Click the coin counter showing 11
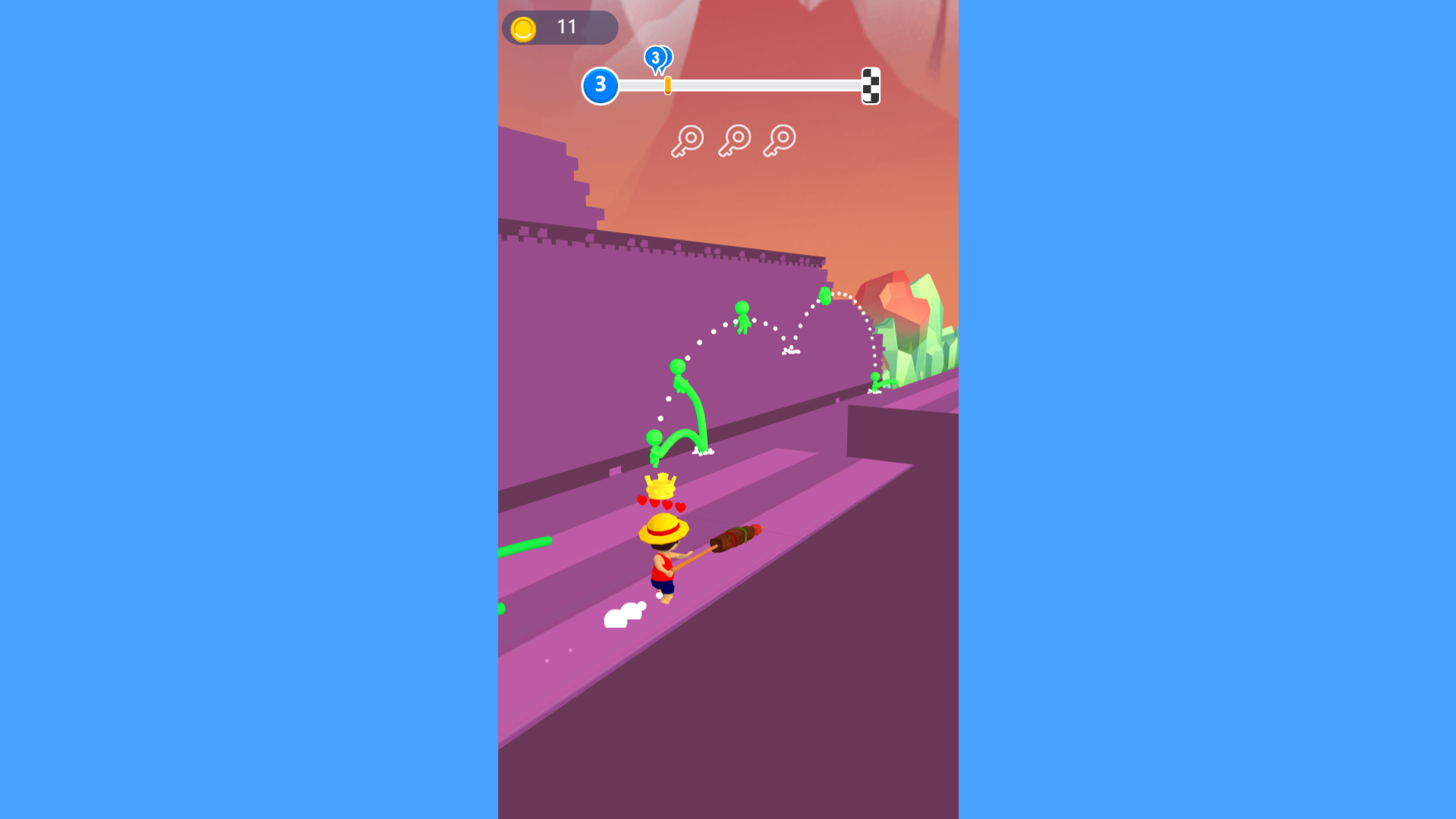1456x819 pixels. (x=565, y=27)
